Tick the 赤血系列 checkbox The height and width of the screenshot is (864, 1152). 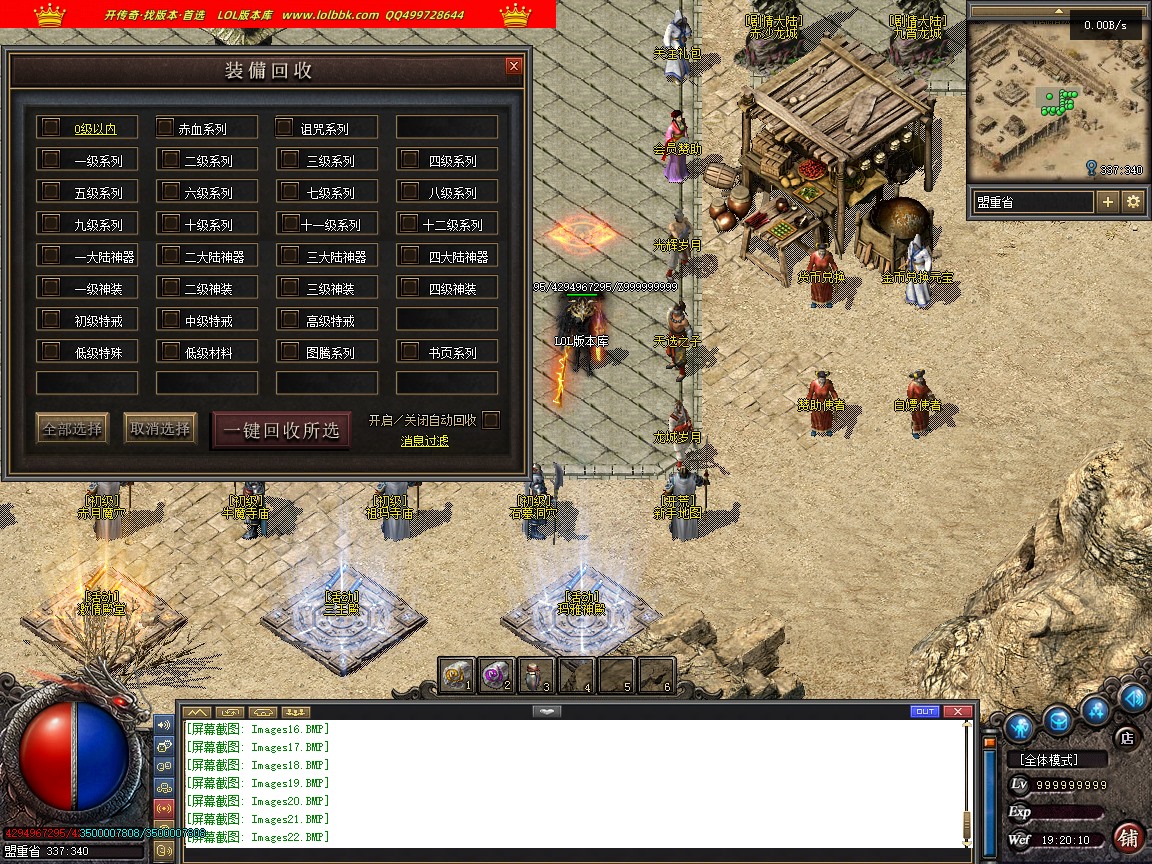(166, 128)
